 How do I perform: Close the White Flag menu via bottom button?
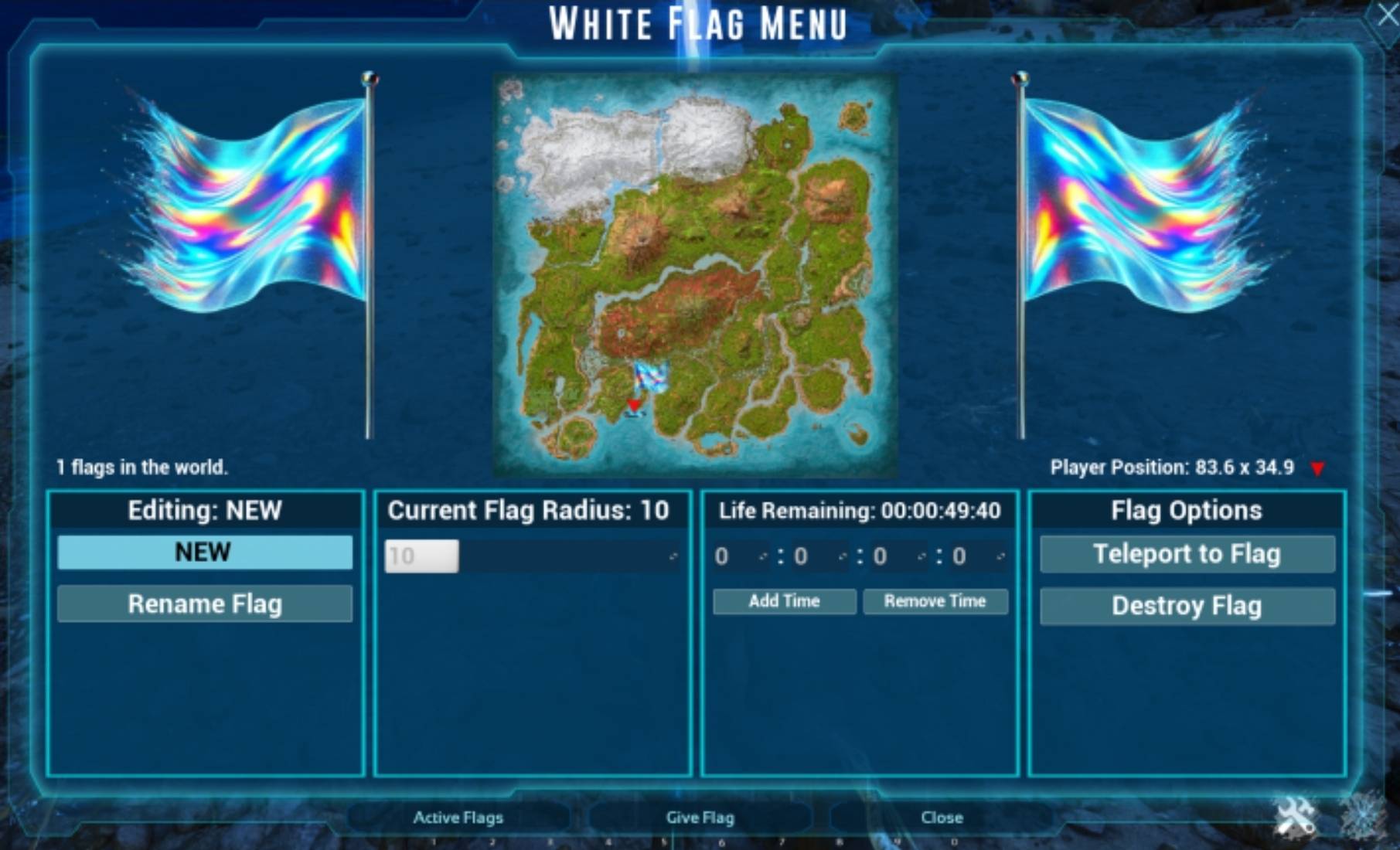tap(942, 818)
